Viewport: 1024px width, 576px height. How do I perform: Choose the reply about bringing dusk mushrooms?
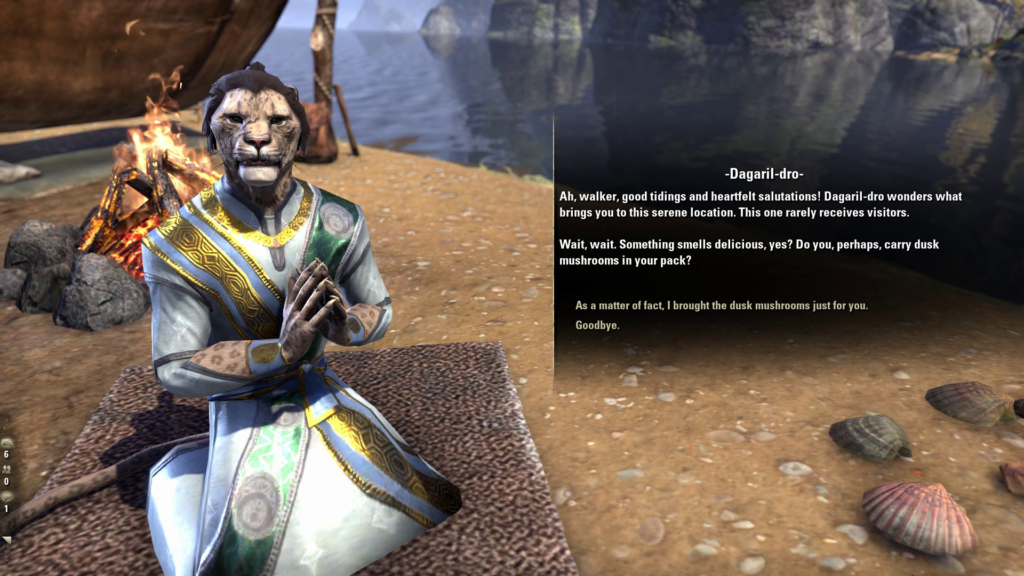pos(721,305)
